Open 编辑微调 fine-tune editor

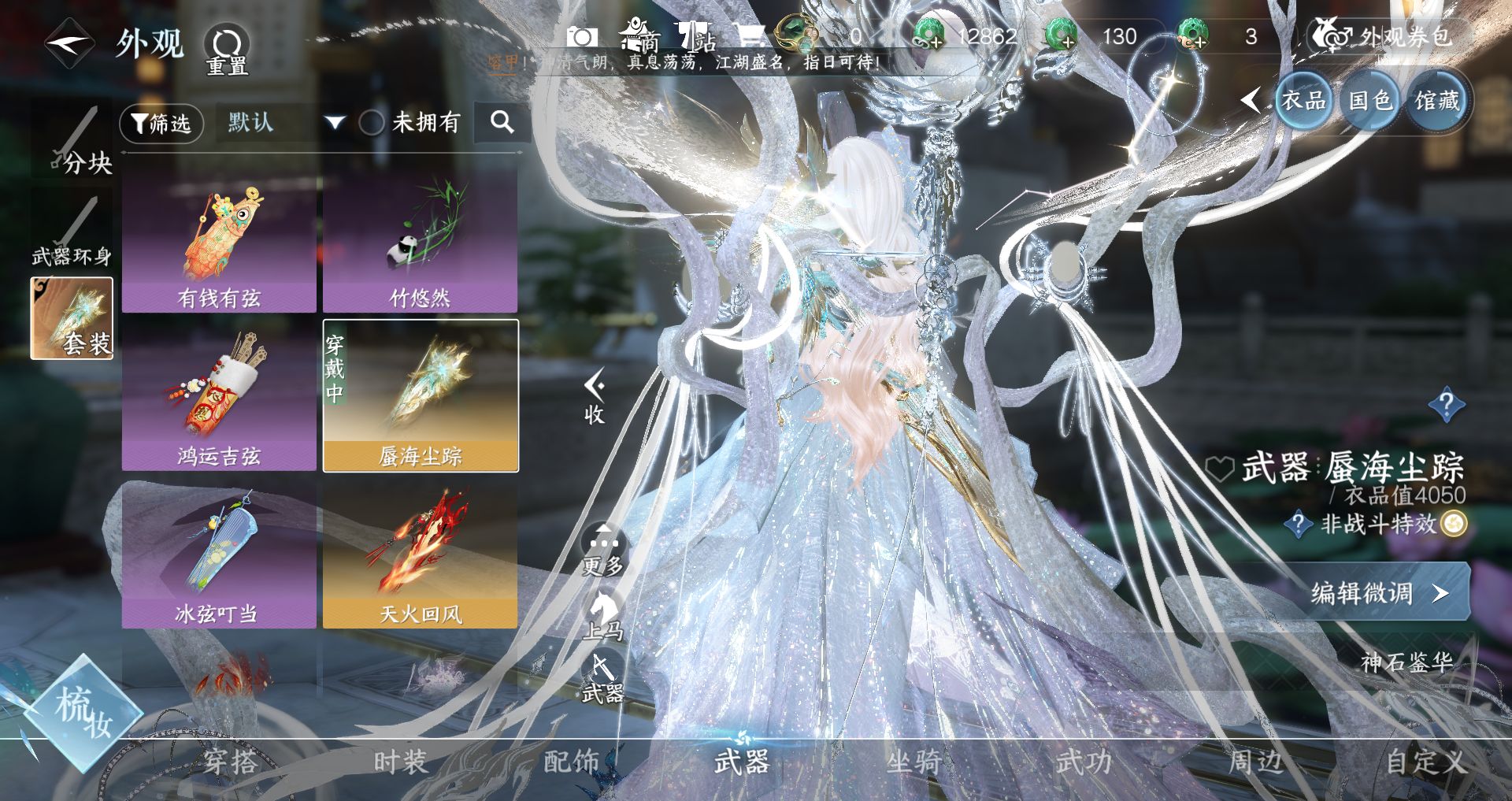pos(1374,592)
